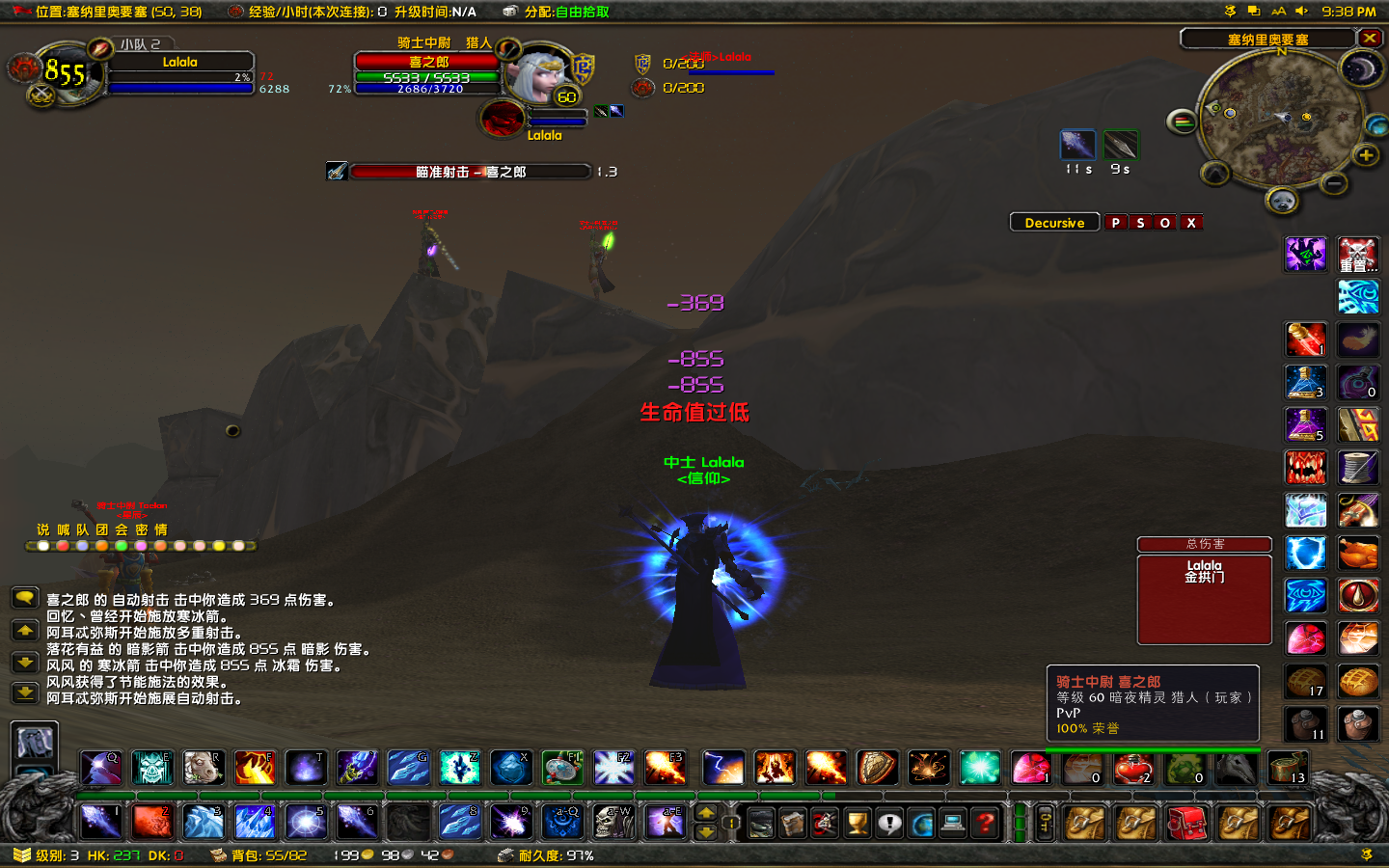The image size is (1389, 868).
Task: Toggle the 队 party chat channel button
Action: pos(86,529)
